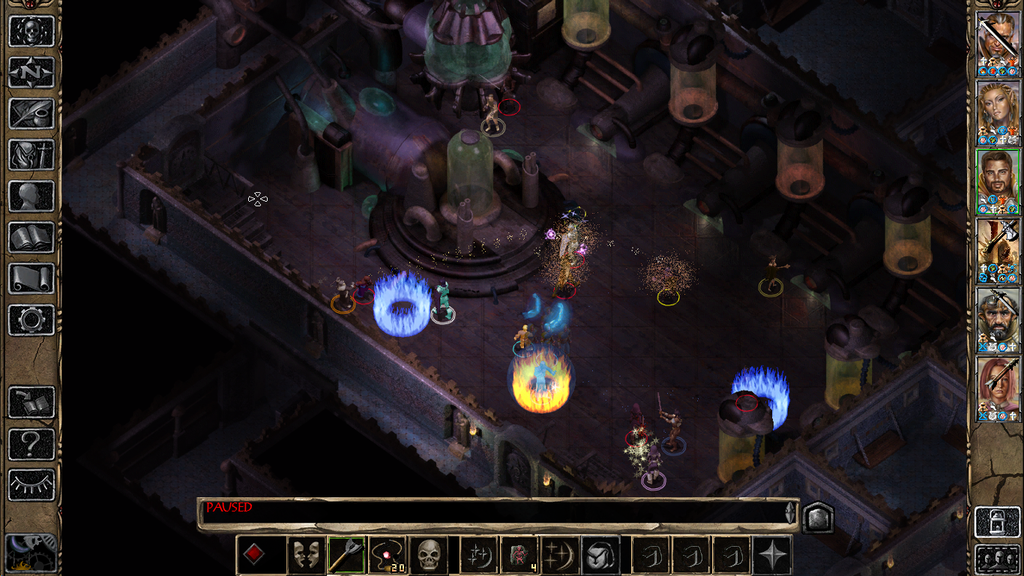This screenshot has width=1024, height=576.
Task: Select the red-haired woman's character portrait
Action: pos(998,388)
